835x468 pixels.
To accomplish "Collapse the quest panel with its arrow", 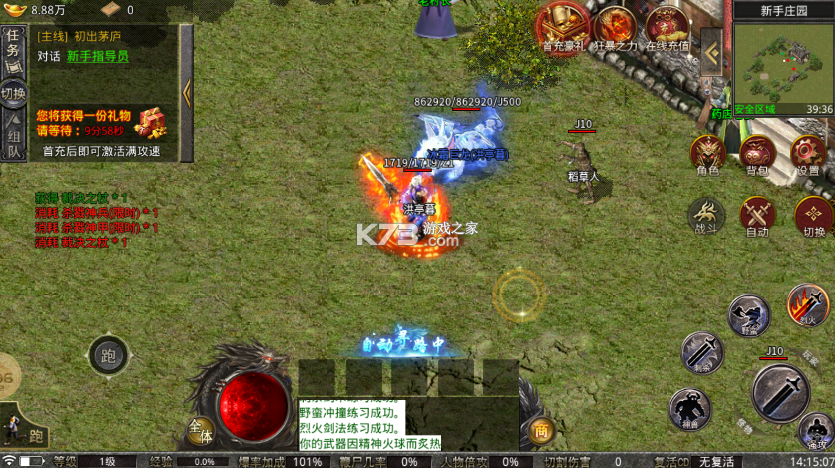I will (x=186, y=93).
